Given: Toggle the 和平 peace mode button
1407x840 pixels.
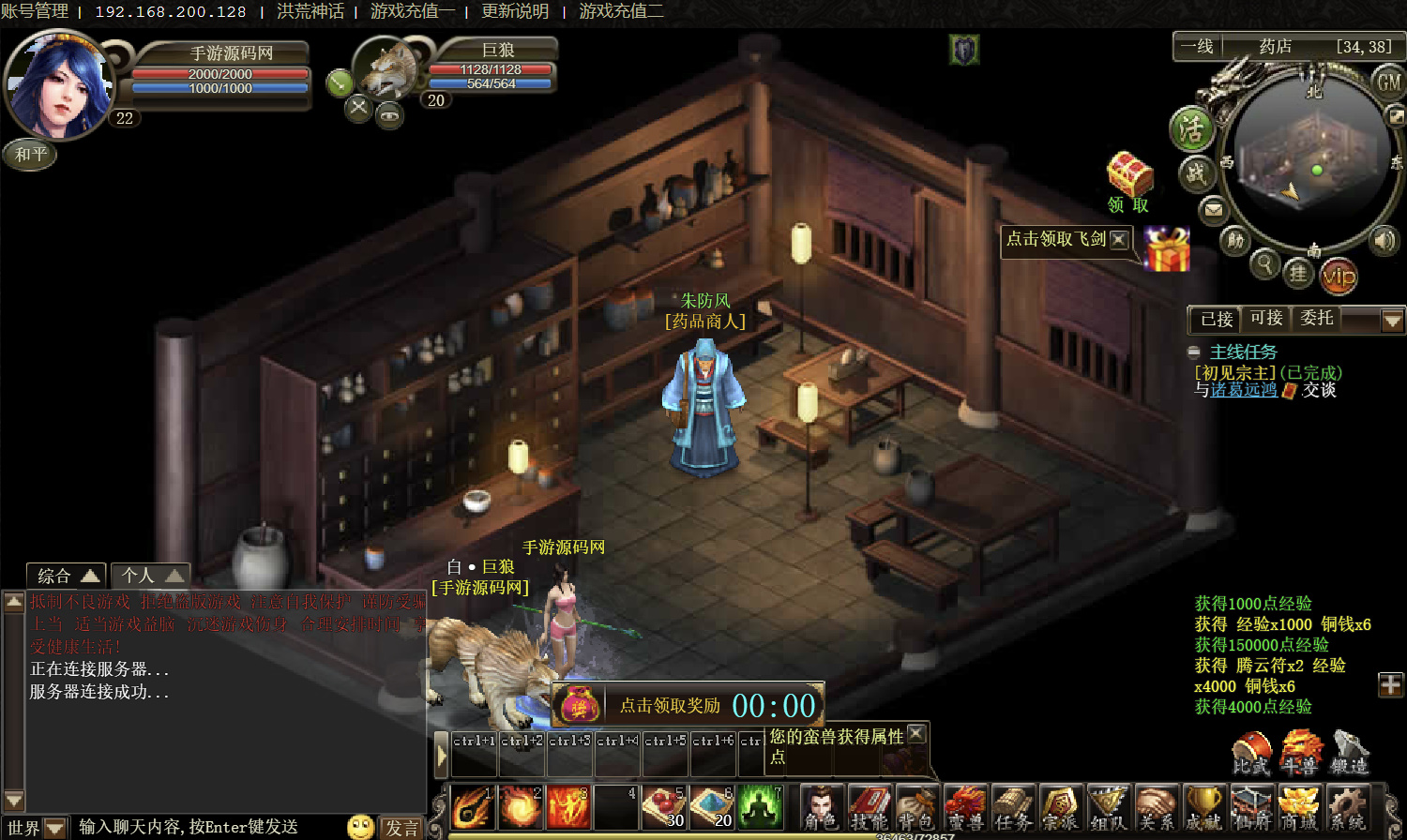Looking at the screenshot, I should pos(31,155).
